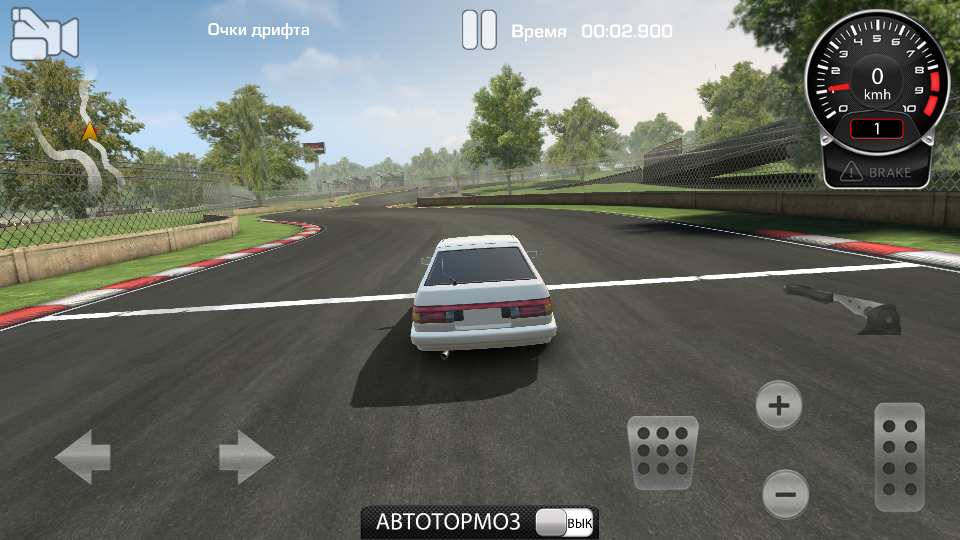Tap the brake pedal
Screen dimensions: 960x540
click(x=662, y=452)
